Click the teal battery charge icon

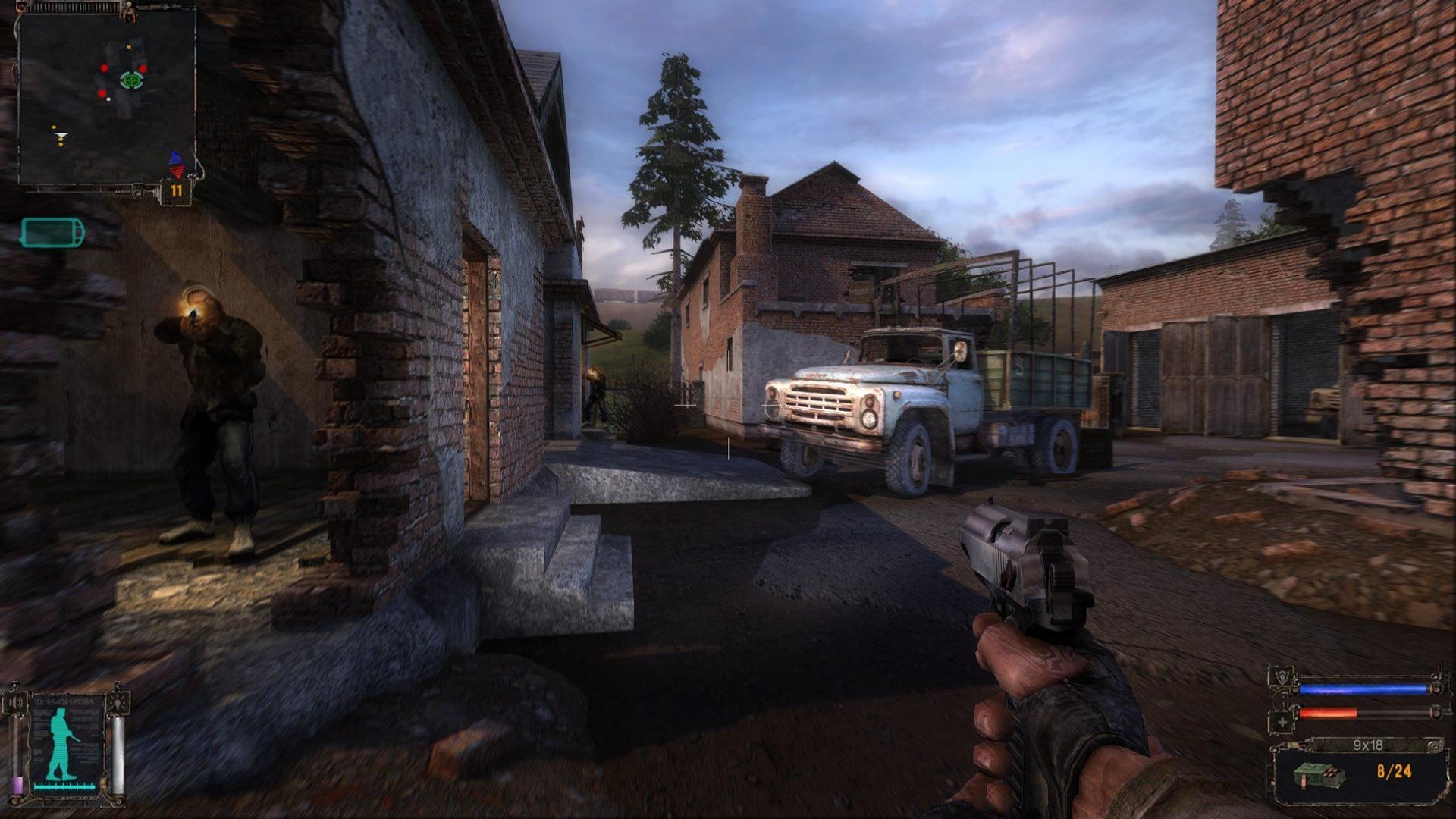click(52, 232)
